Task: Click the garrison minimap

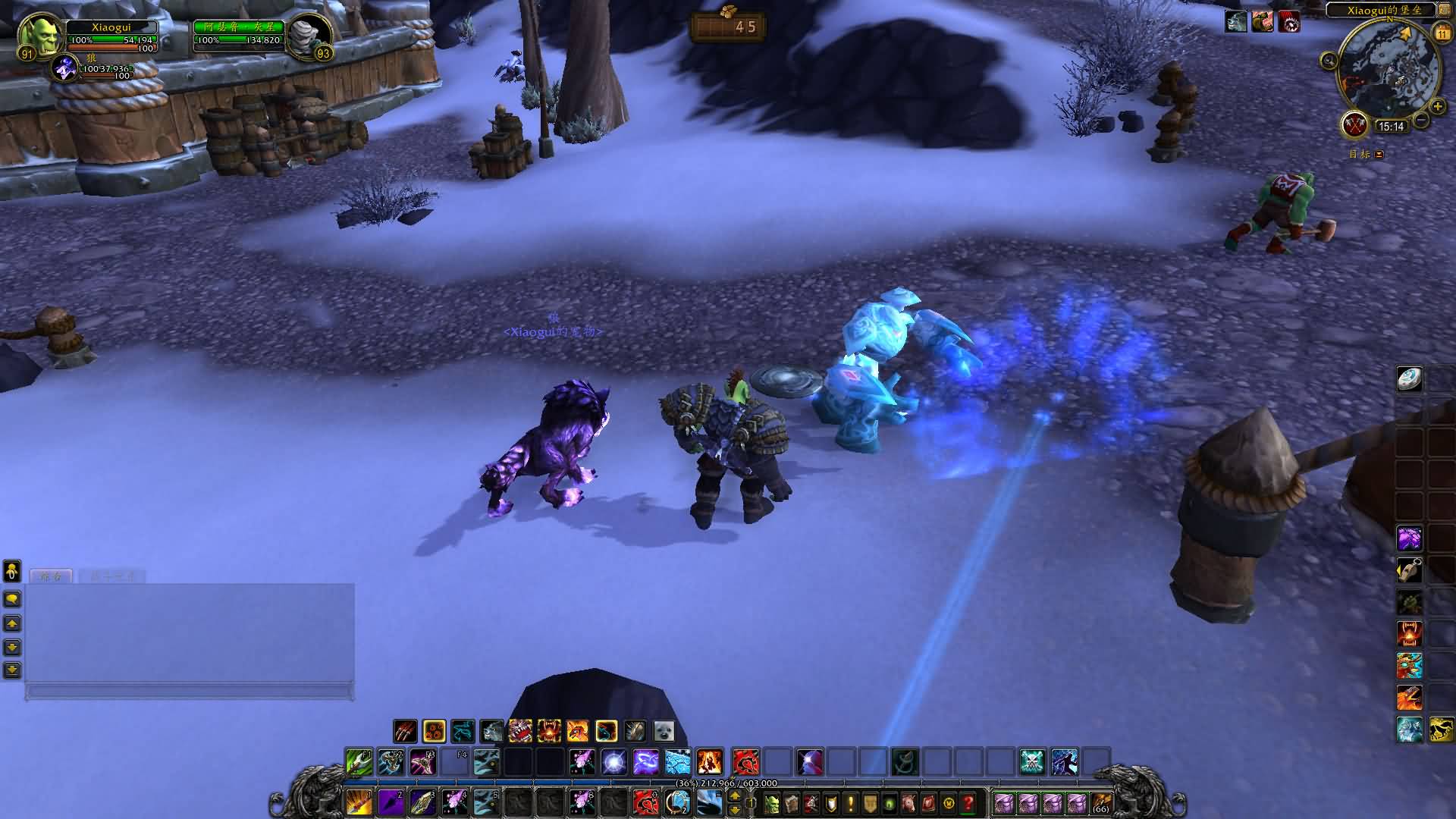Action: 1389,71
